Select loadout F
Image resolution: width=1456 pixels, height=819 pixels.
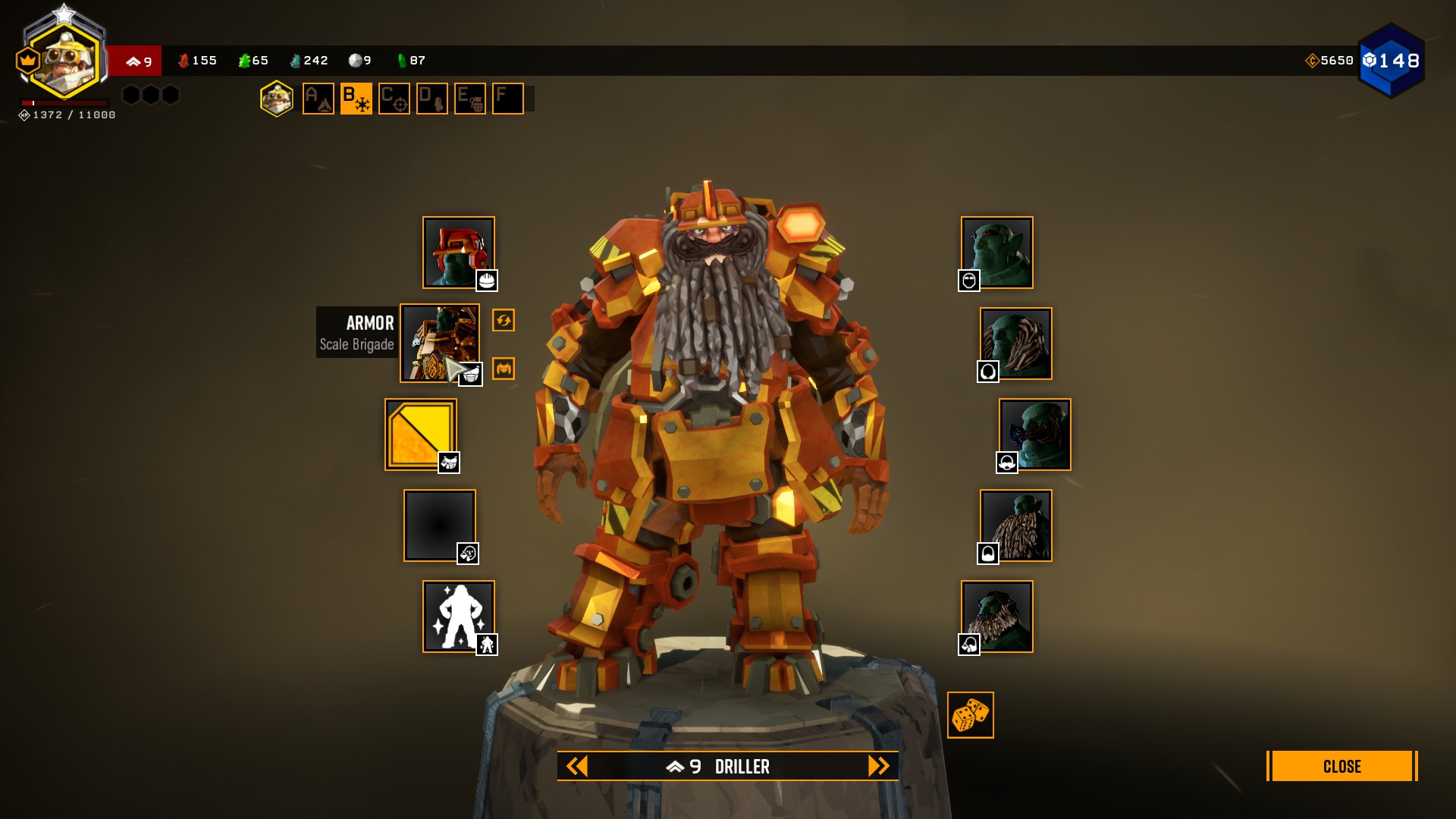[x=508, y=99]
